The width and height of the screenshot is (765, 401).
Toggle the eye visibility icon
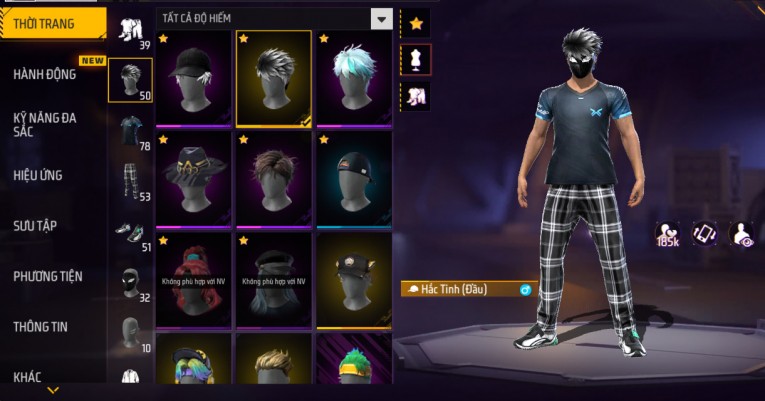click(x=742, y=234)
